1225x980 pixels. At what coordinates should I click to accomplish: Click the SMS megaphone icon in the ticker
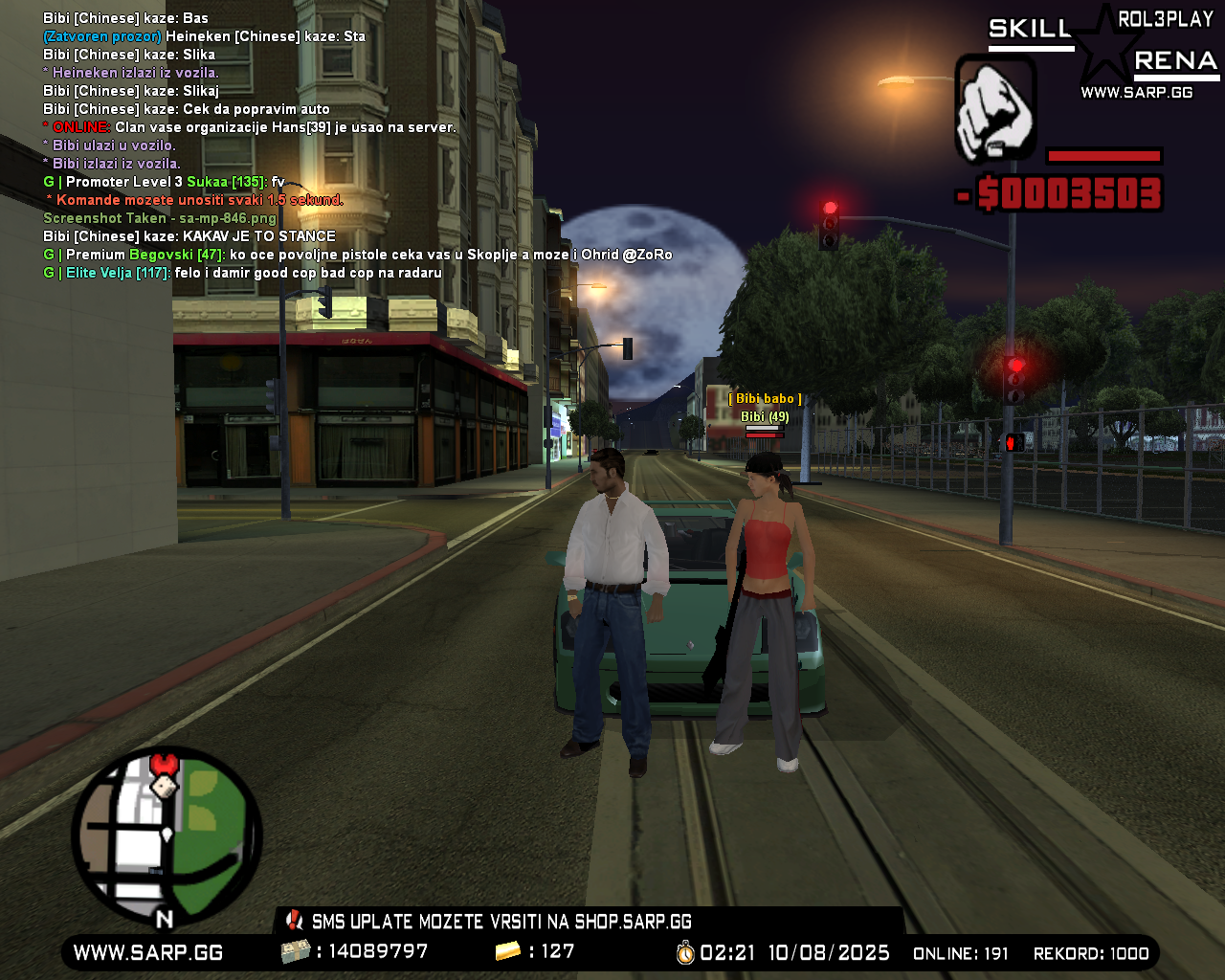click(x=292, y=922)
